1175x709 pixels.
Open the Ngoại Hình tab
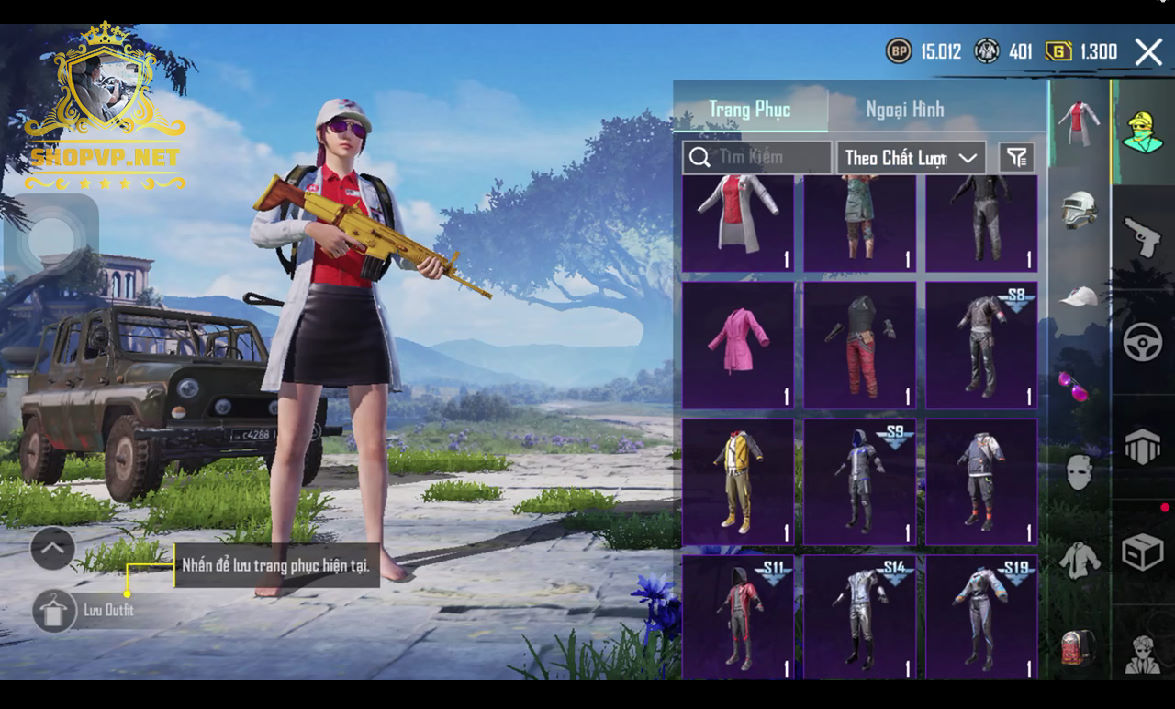[x=904, y=109]
